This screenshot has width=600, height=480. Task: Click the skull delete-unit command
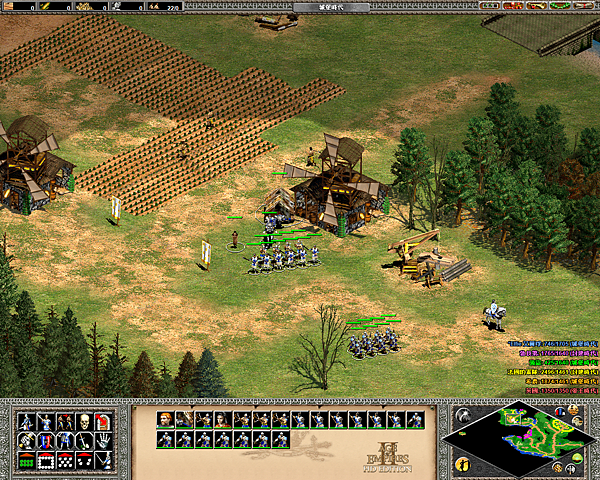pos(85,420)
